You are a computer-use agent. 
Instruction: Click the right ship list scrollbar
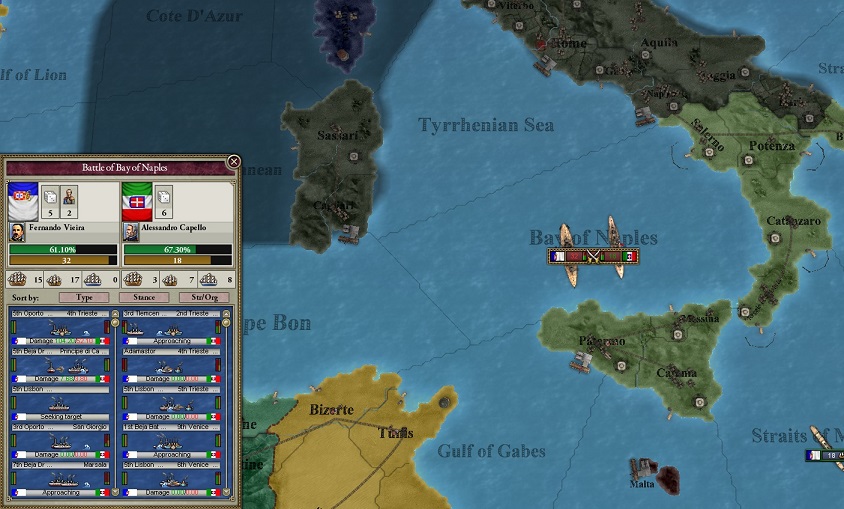[226, 400]
